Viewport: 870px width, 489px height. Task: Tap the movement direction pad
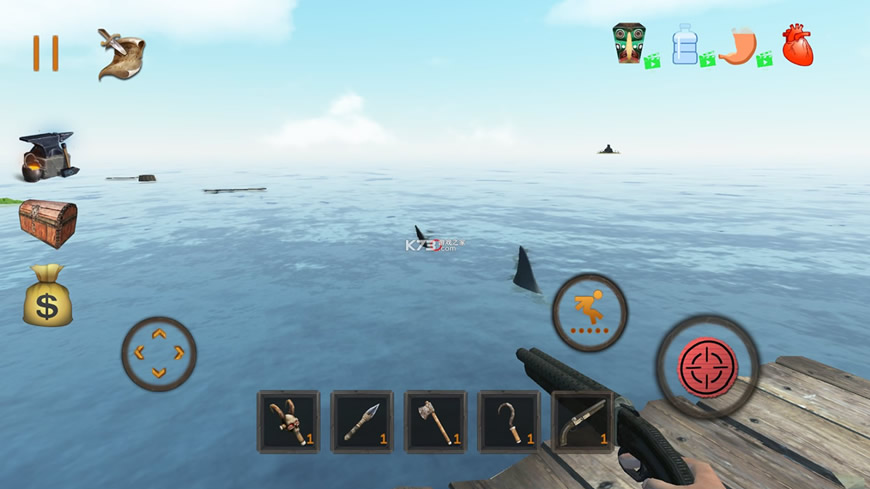159,353
